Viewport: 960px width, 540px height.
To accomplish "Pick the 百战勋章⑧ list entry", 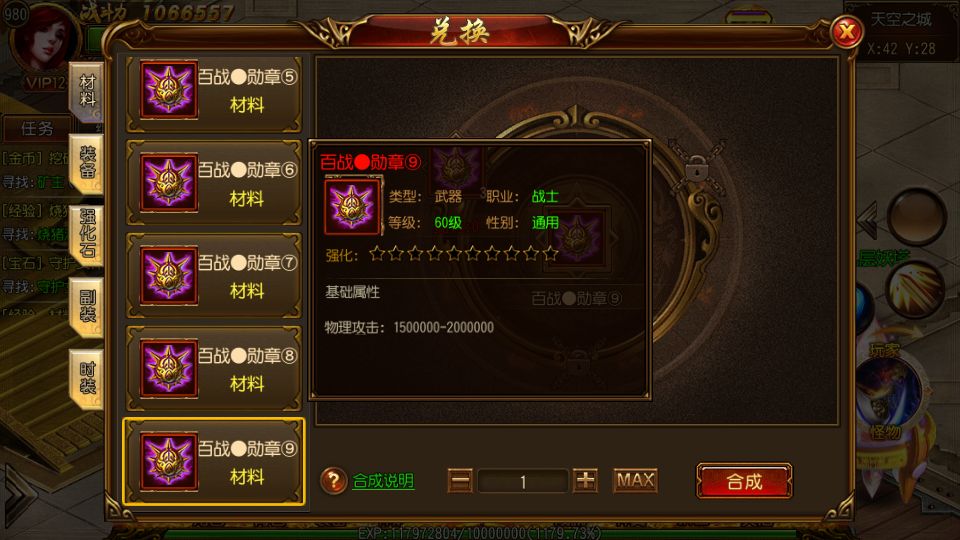I will (x=212, y=369).
